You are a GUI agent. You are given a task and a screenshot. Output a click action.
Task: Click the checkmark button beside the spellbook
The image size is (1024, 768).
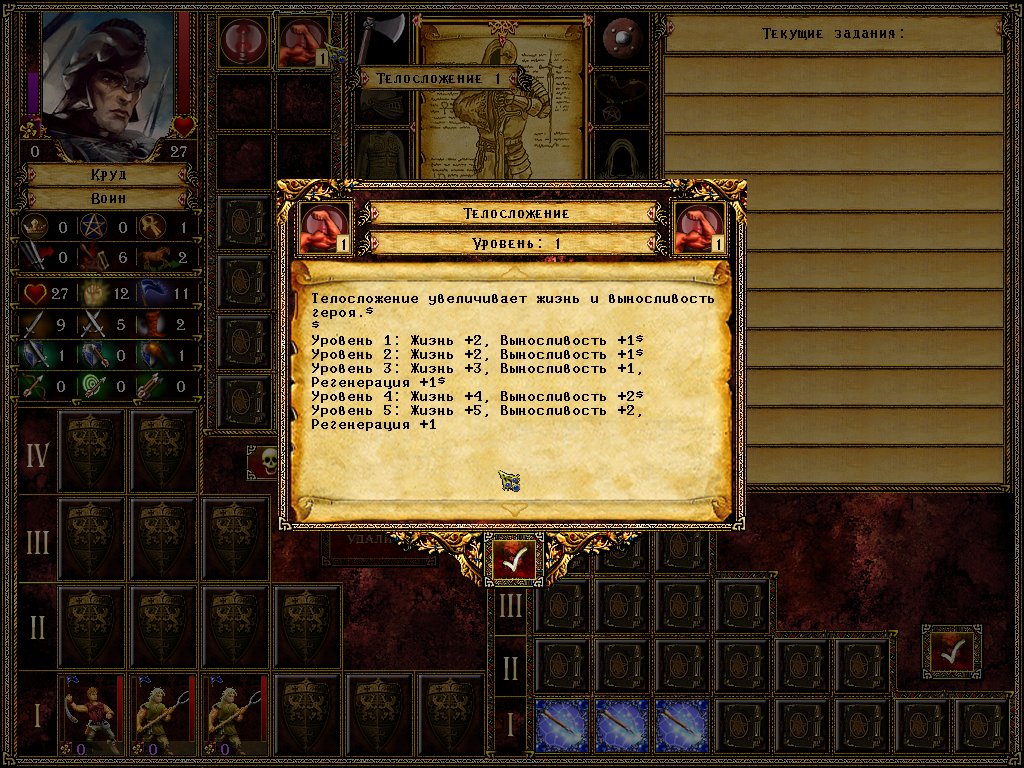951,652
